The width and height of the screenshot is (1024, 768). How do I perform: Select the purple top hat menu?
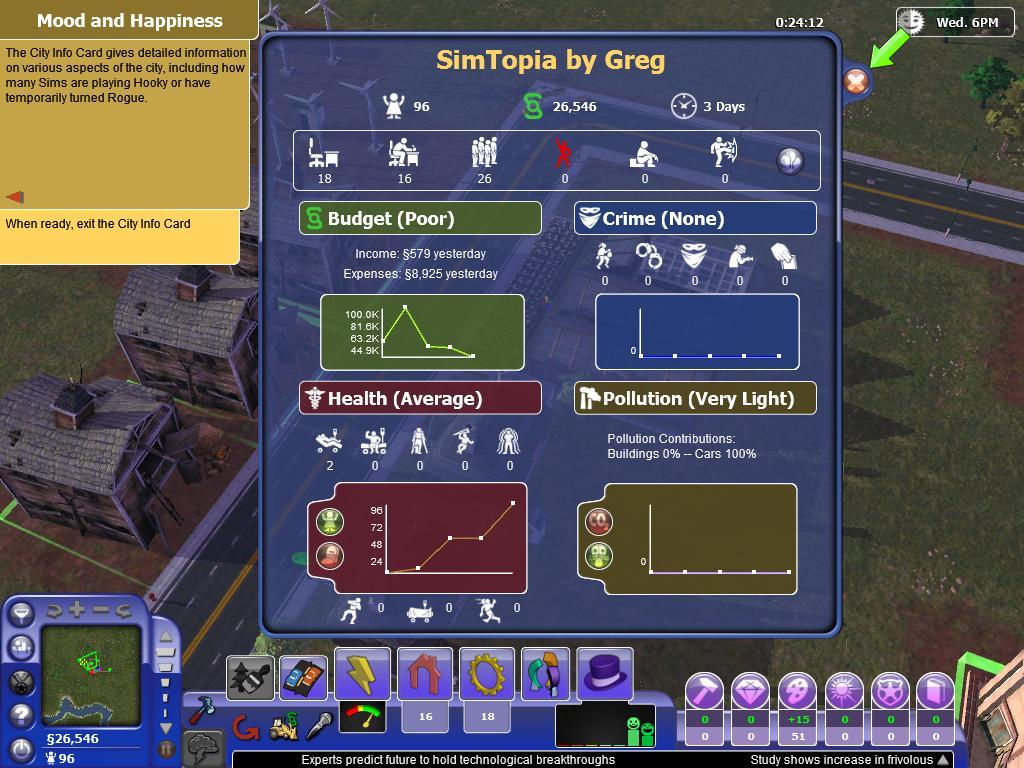click(x=604, y=673)
